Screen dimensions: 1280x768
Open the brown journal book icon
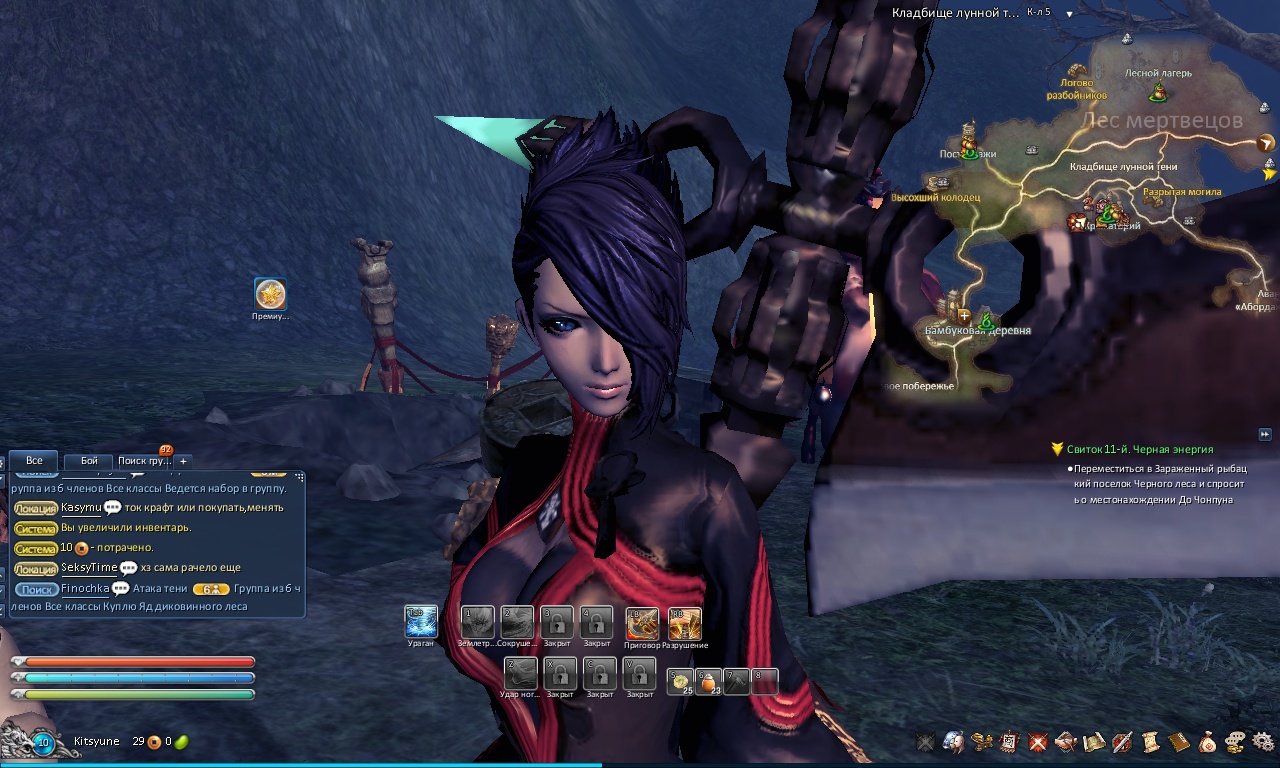click(x=1179, y=742)
